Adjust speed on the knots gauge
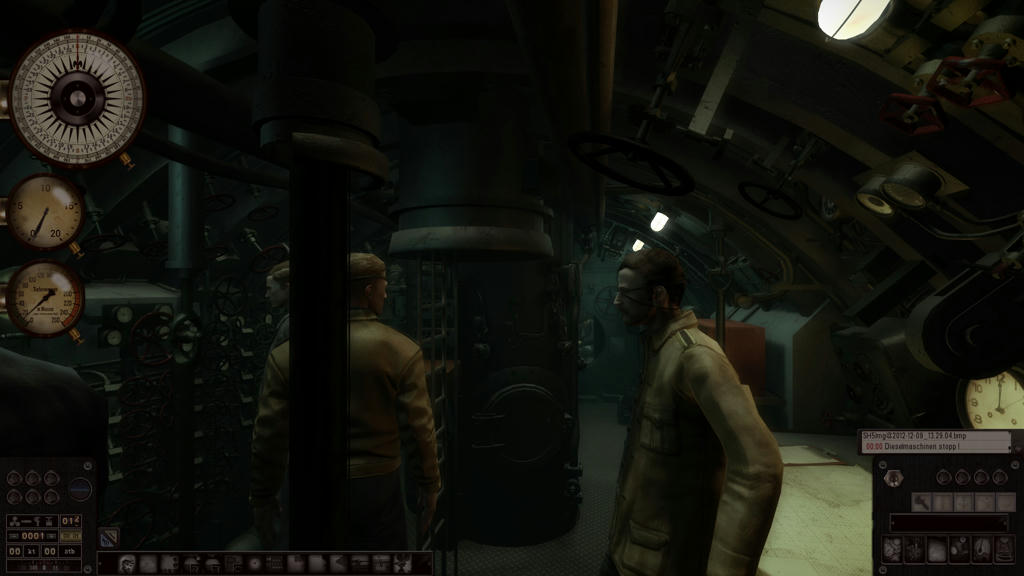 pyautogui.click(x=45, y=213)
